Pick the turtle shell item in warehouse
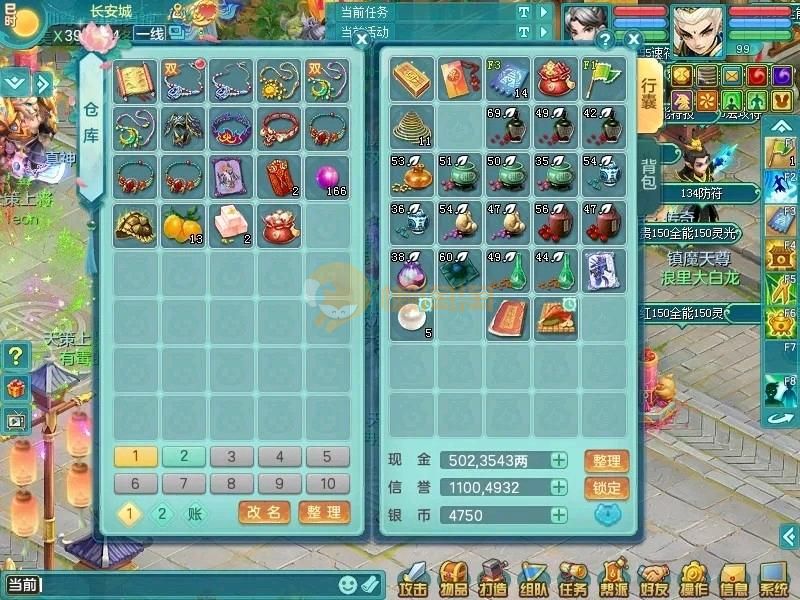800x600 pixels. [x=134, y=225]
